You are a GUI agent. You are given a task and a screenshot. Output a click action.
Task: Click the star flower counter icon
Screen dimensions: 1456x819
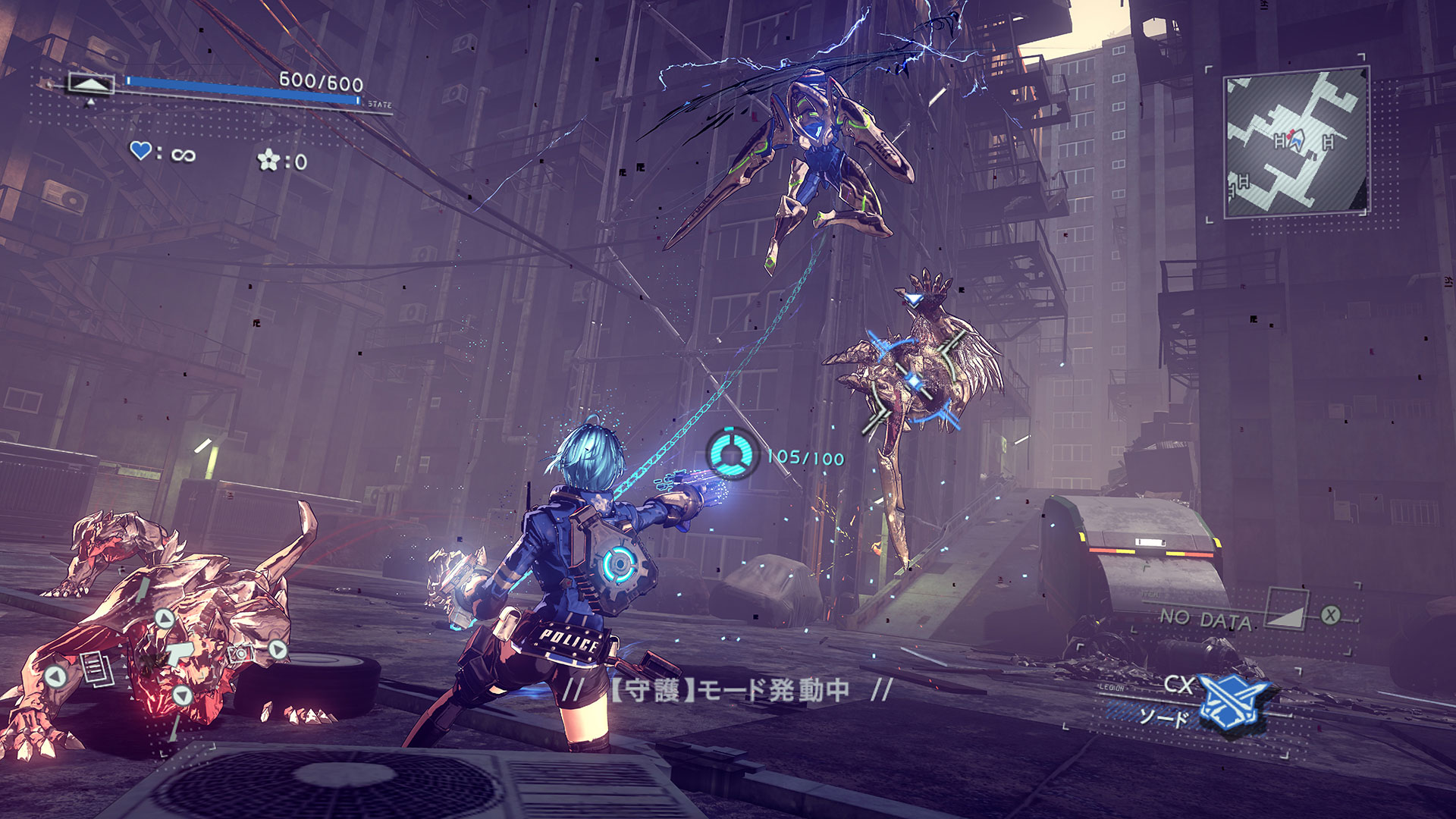269,160
